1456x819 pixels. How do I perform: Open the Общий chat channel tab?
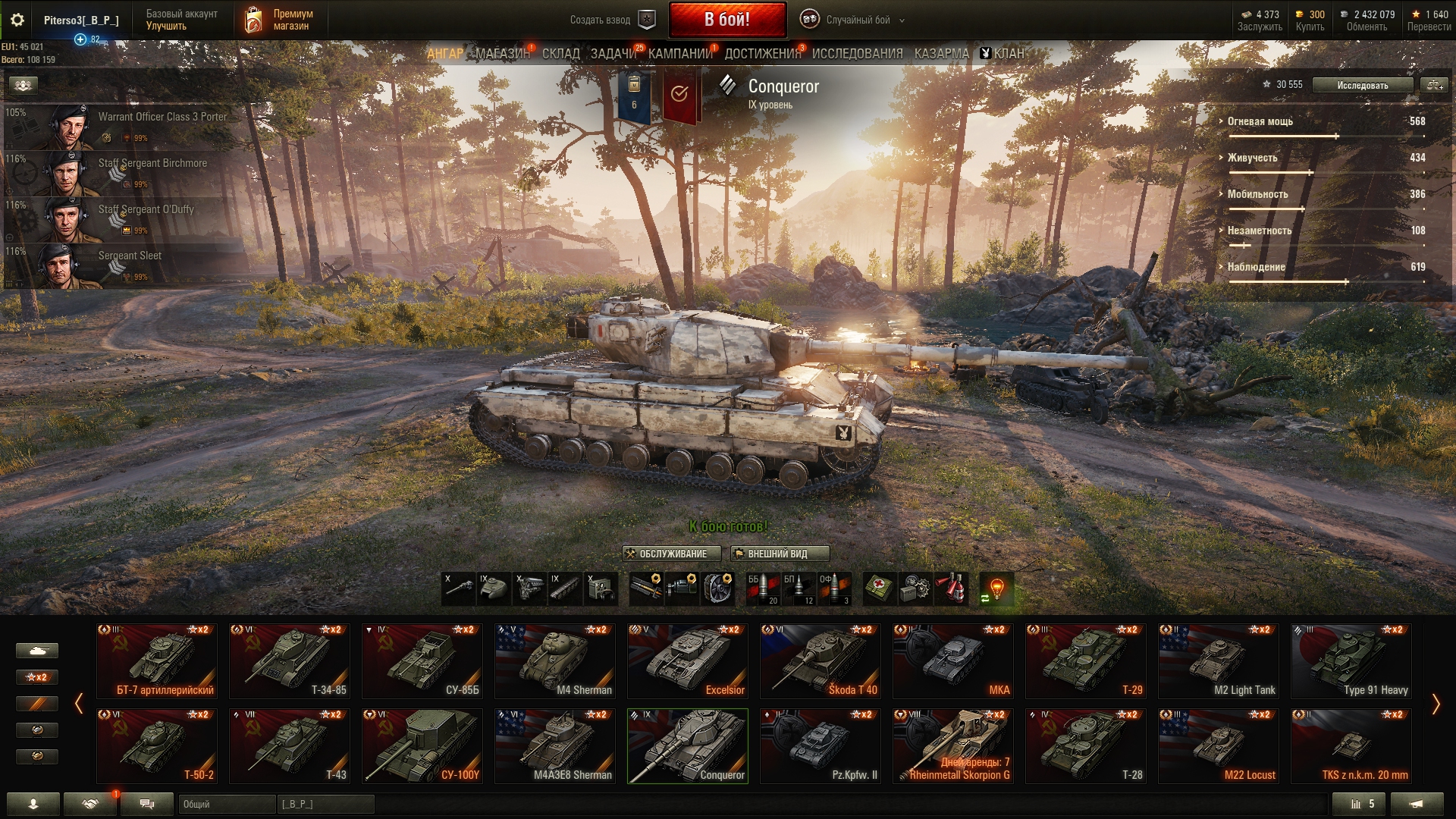click(226, 804)
